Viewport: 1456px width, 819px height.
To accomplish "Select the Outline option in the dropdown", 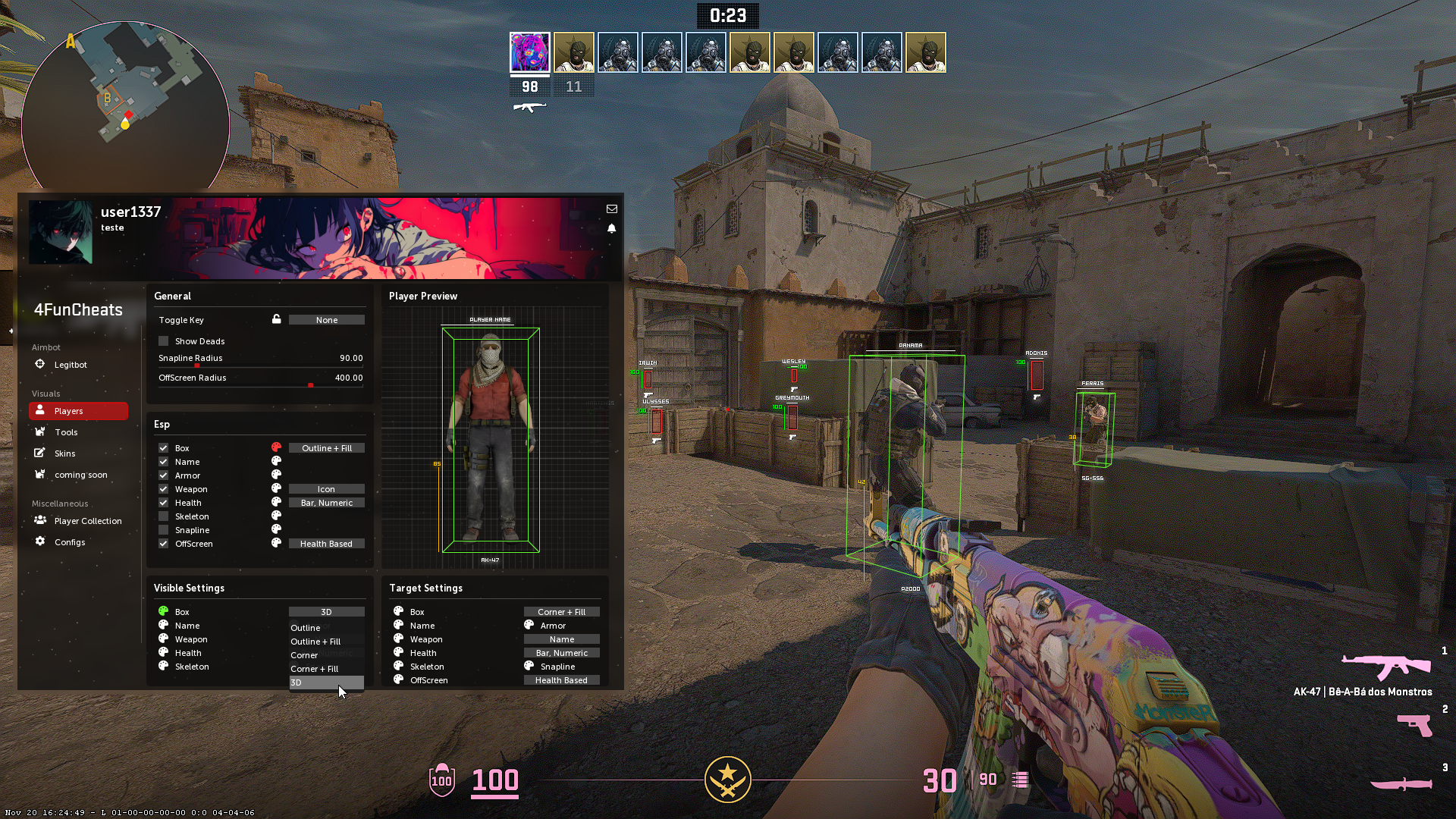I will click(306, 628).
